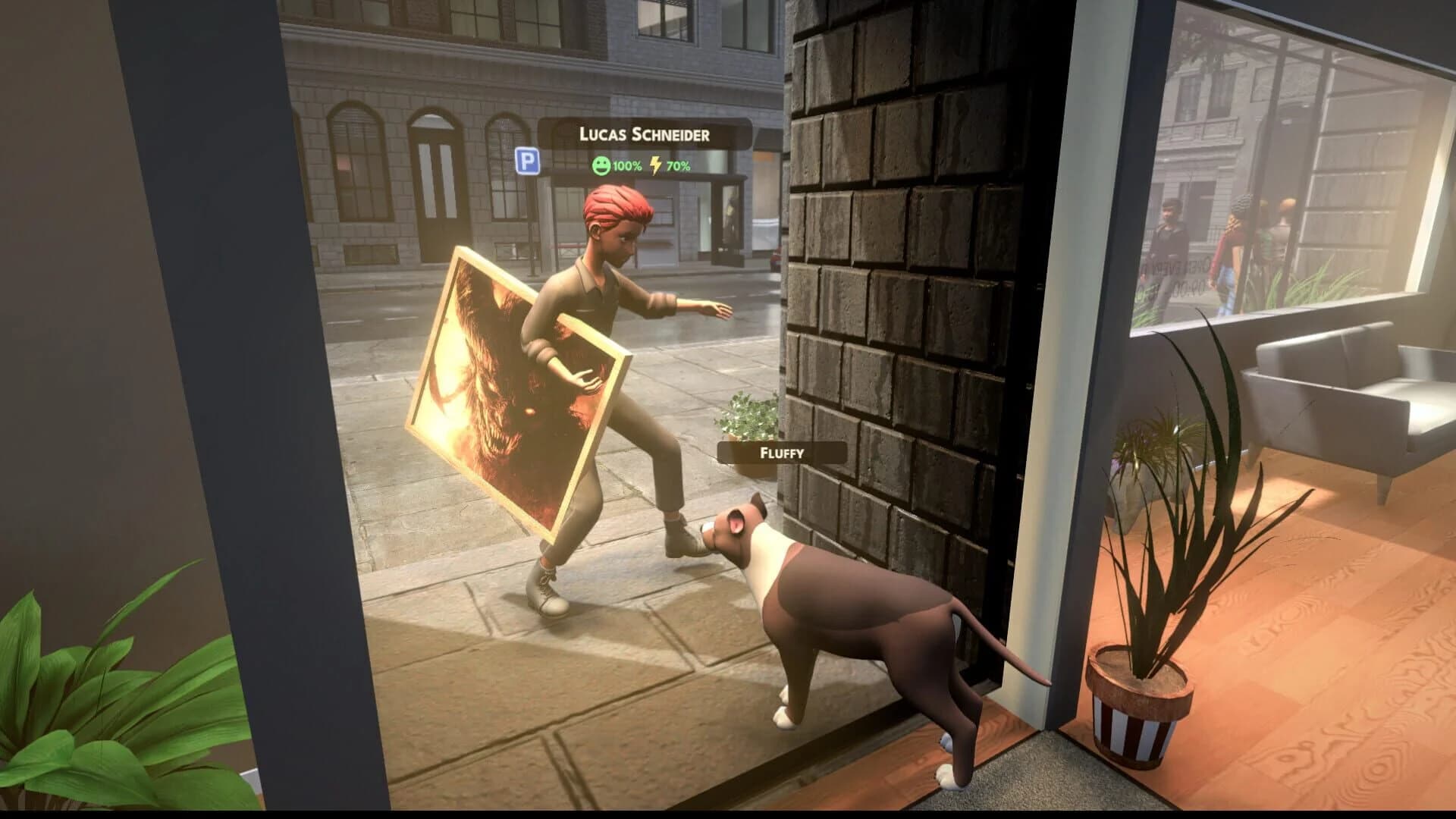Click the Lucas Schneider nameplate
Viewport: 1456px width, 819px height.
(645, 133)
